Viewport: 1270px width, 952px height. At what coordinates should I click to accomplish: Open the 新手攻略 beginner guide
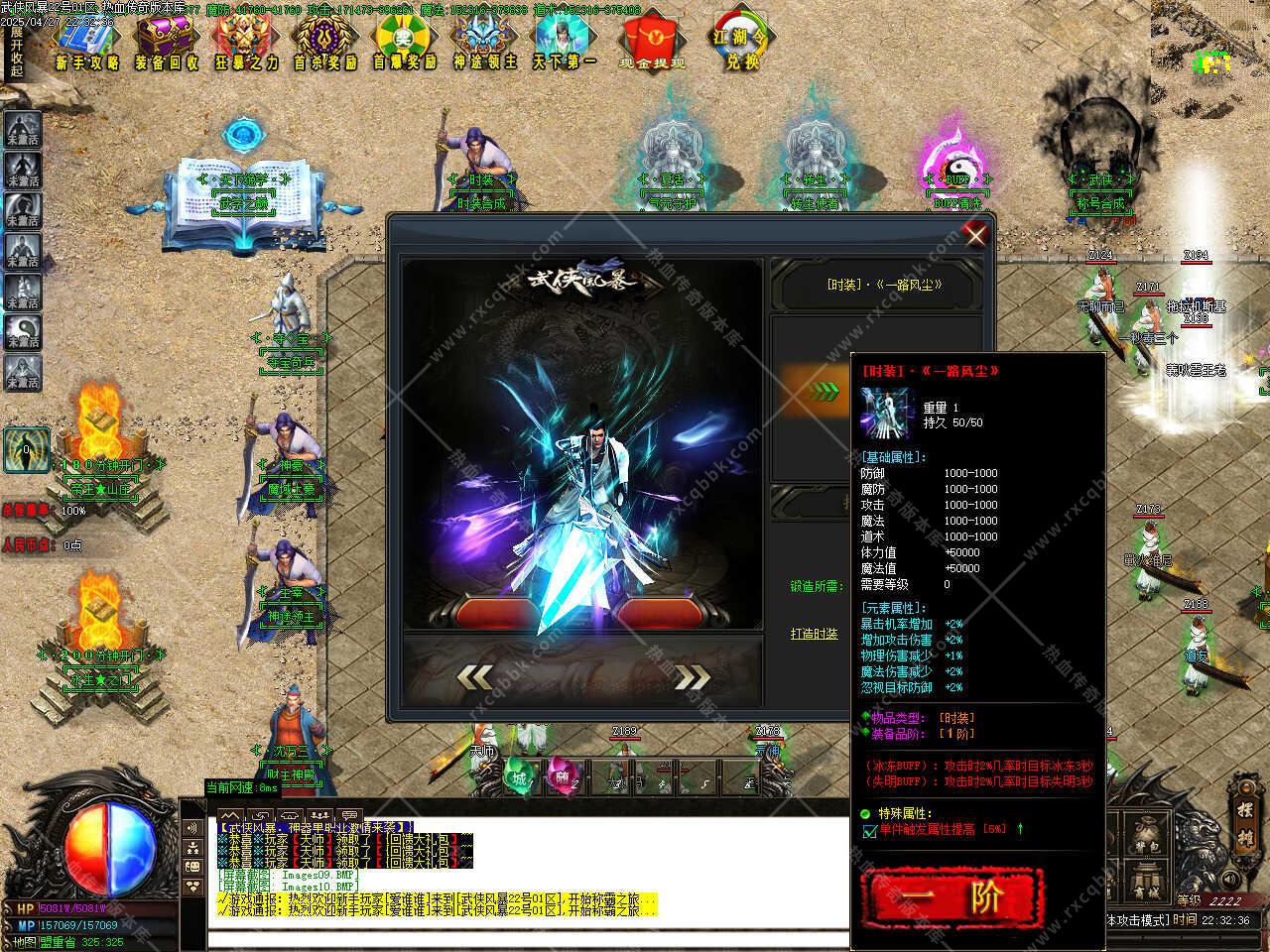point(86,45)
